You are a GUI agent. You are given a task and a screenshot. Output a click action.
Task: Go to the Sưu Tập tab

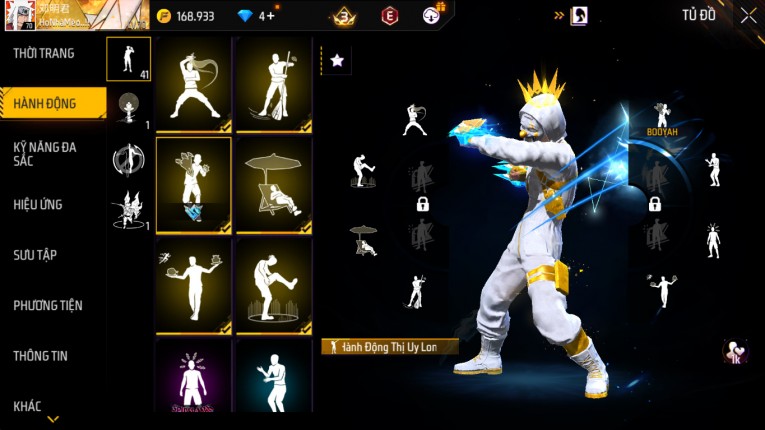pyautogui.click(x=35, y=255)
